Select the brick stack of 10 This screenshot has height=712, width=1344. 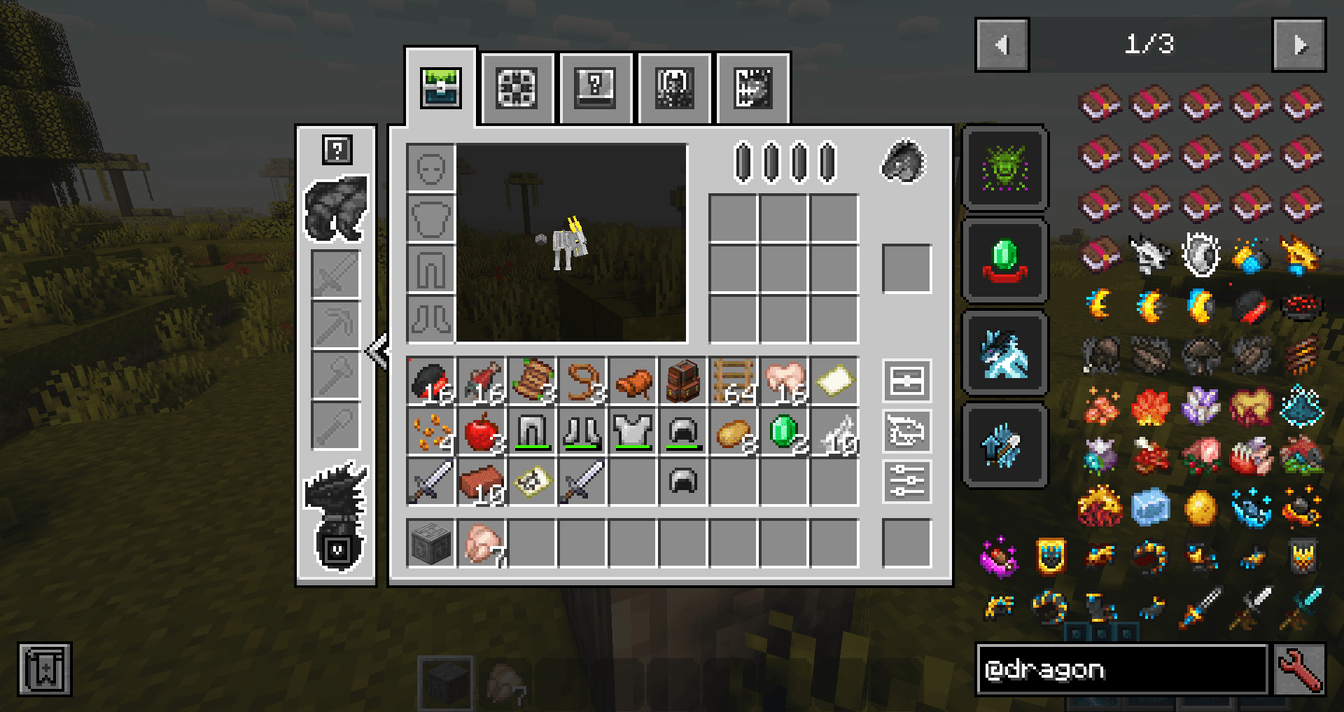[483, 484]
